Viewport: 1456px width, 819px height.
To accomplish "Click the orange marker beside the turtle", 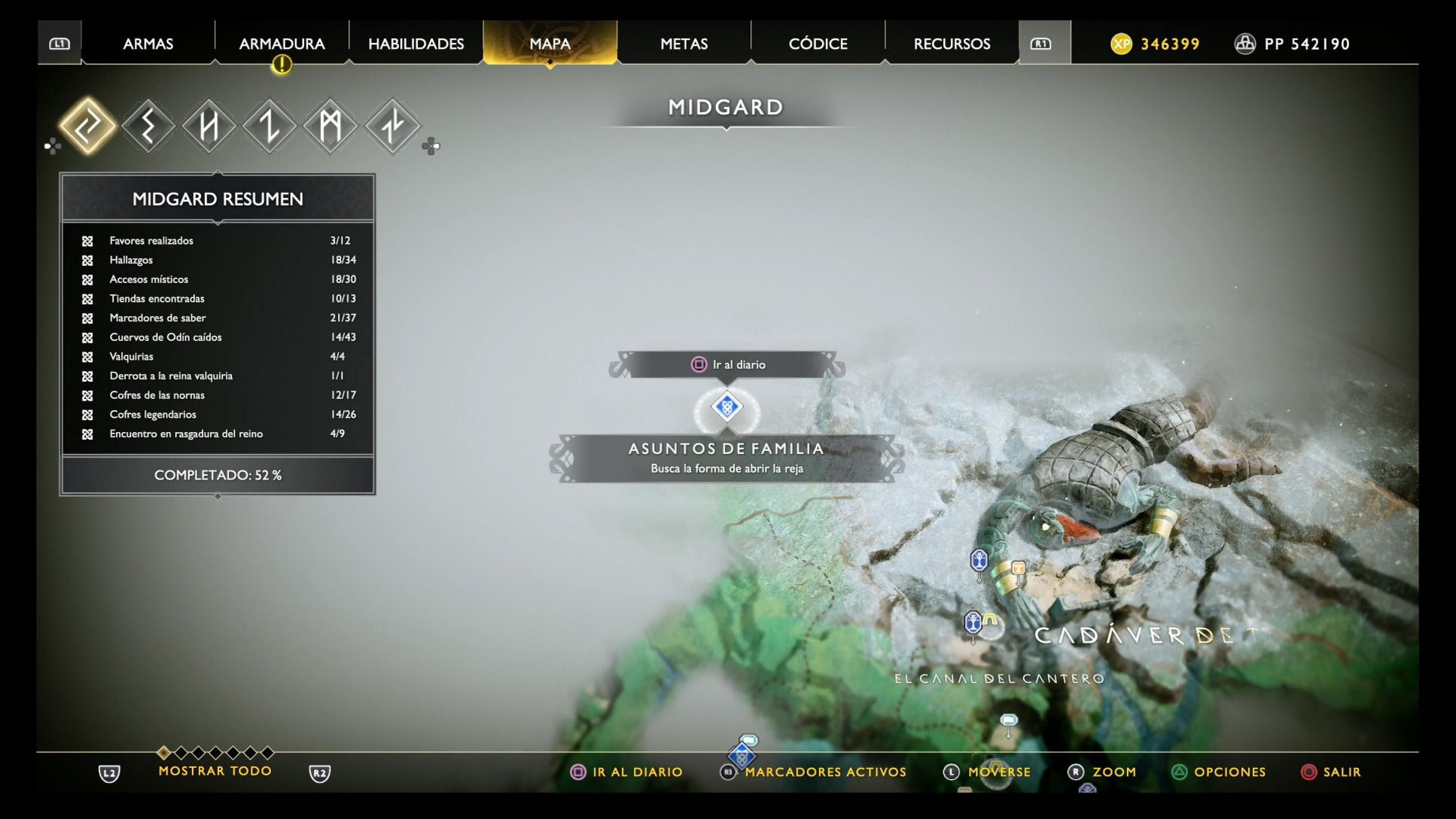I will click(x=1018, y=569).
